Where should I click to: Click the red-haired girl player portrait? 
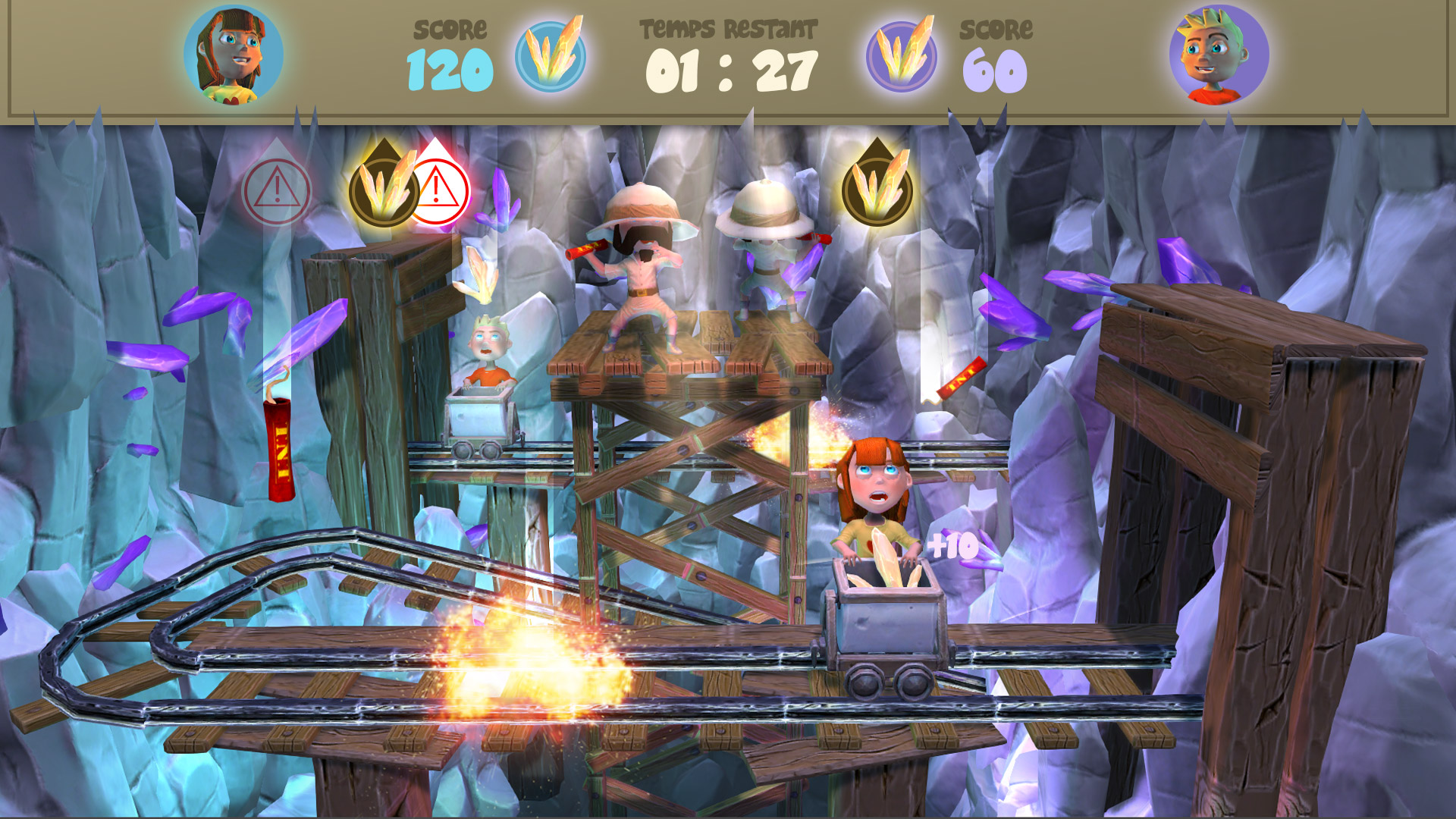[x=234, y=55]
